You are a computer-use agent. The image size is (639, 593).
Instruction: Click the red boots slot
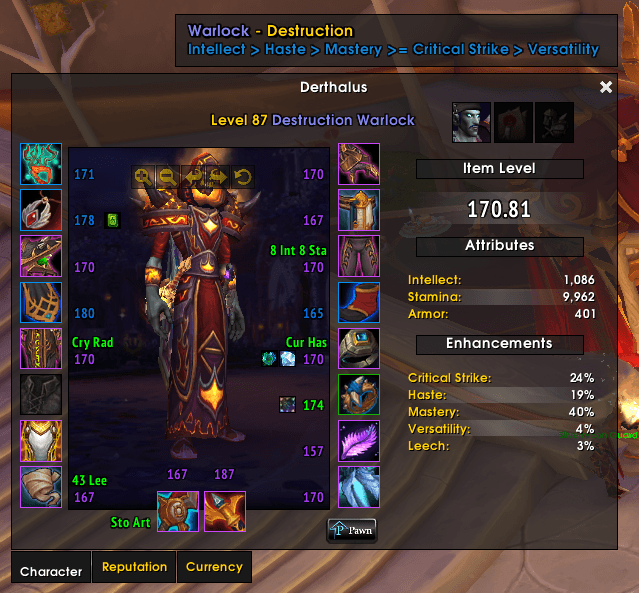(x=358, y=302)
